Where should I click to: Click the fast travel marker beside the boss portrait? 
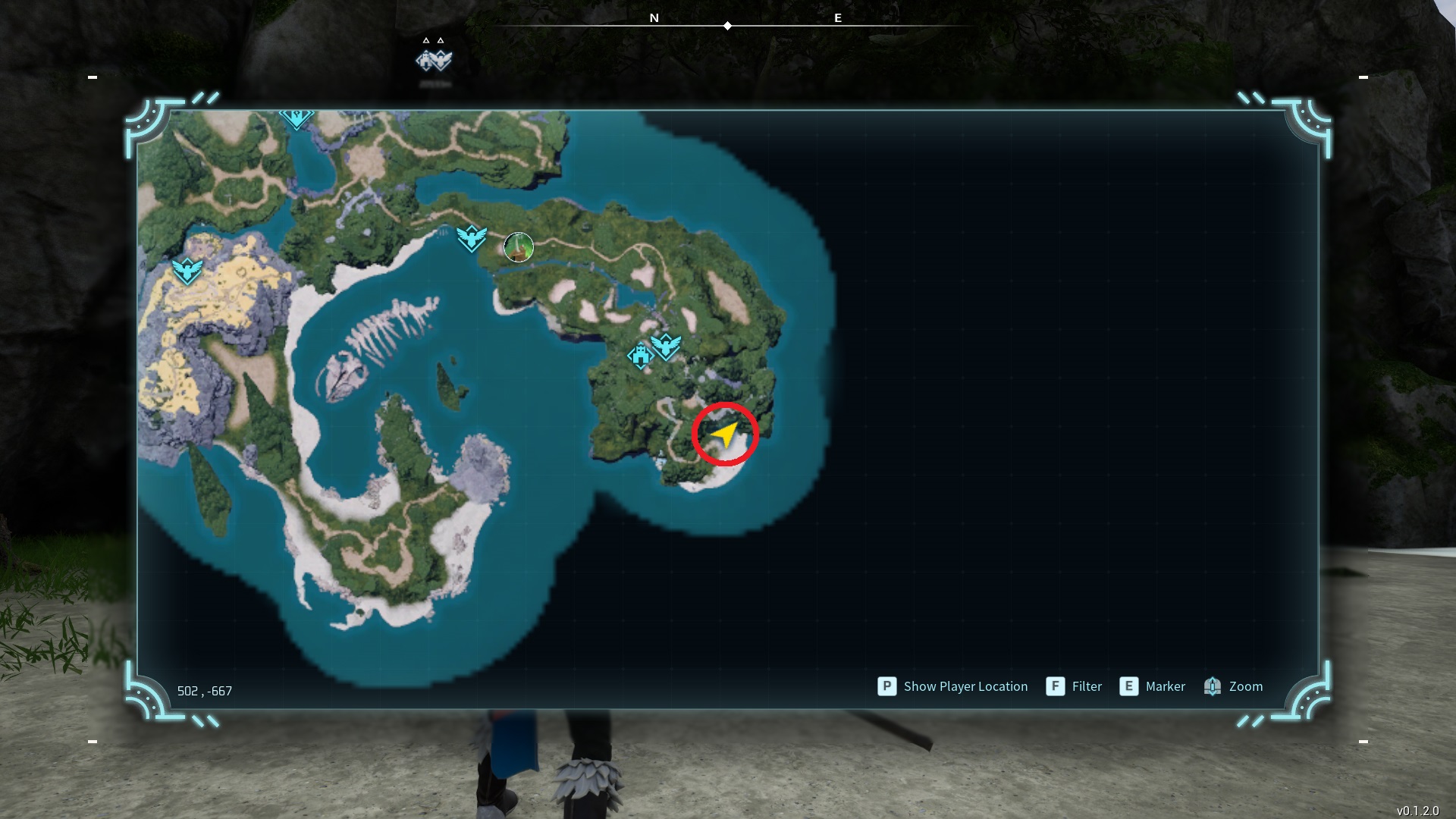click(x=471, y=238)
